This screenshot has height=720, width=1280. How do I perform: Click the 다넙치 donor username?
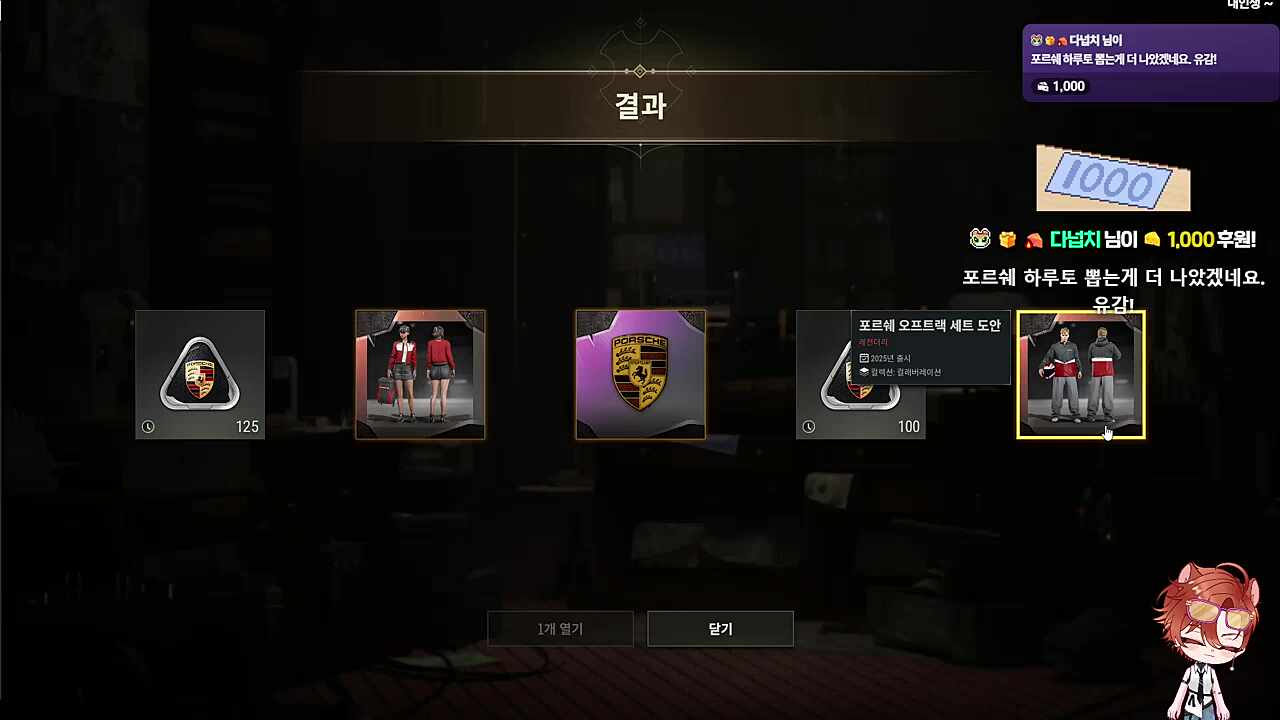(x=1077, y=239)
